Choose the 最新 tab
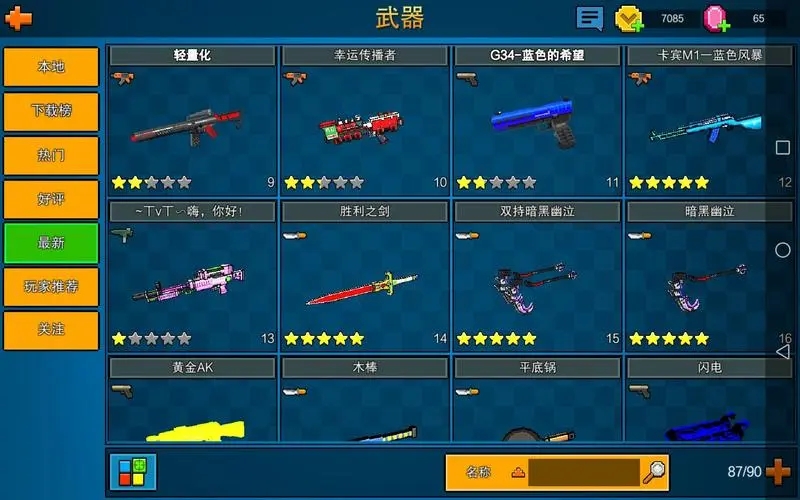Viewport: 800px width, 500px height. [x=51, y=243]
